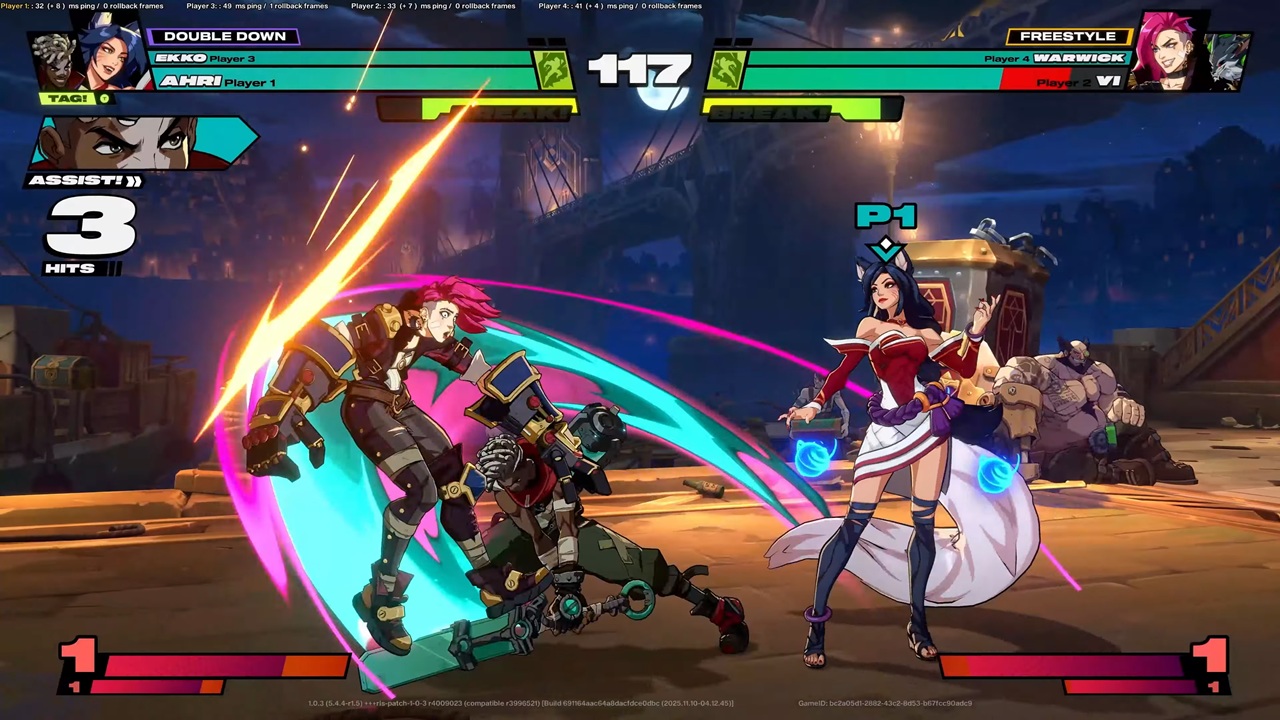Click Vi's pink-haired portrait
This screenshot has height=720, width=1280.
click(x=1165, y=50)
